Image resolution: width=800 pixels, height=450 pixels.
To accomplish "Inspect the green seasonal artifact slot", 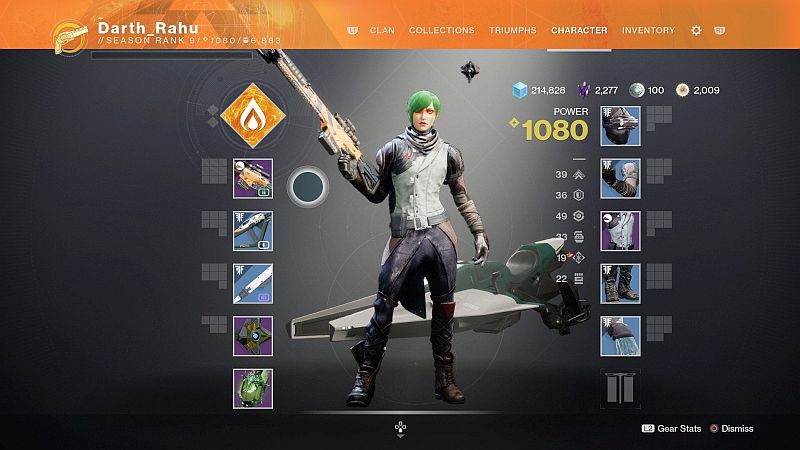I will coord(253,388).
